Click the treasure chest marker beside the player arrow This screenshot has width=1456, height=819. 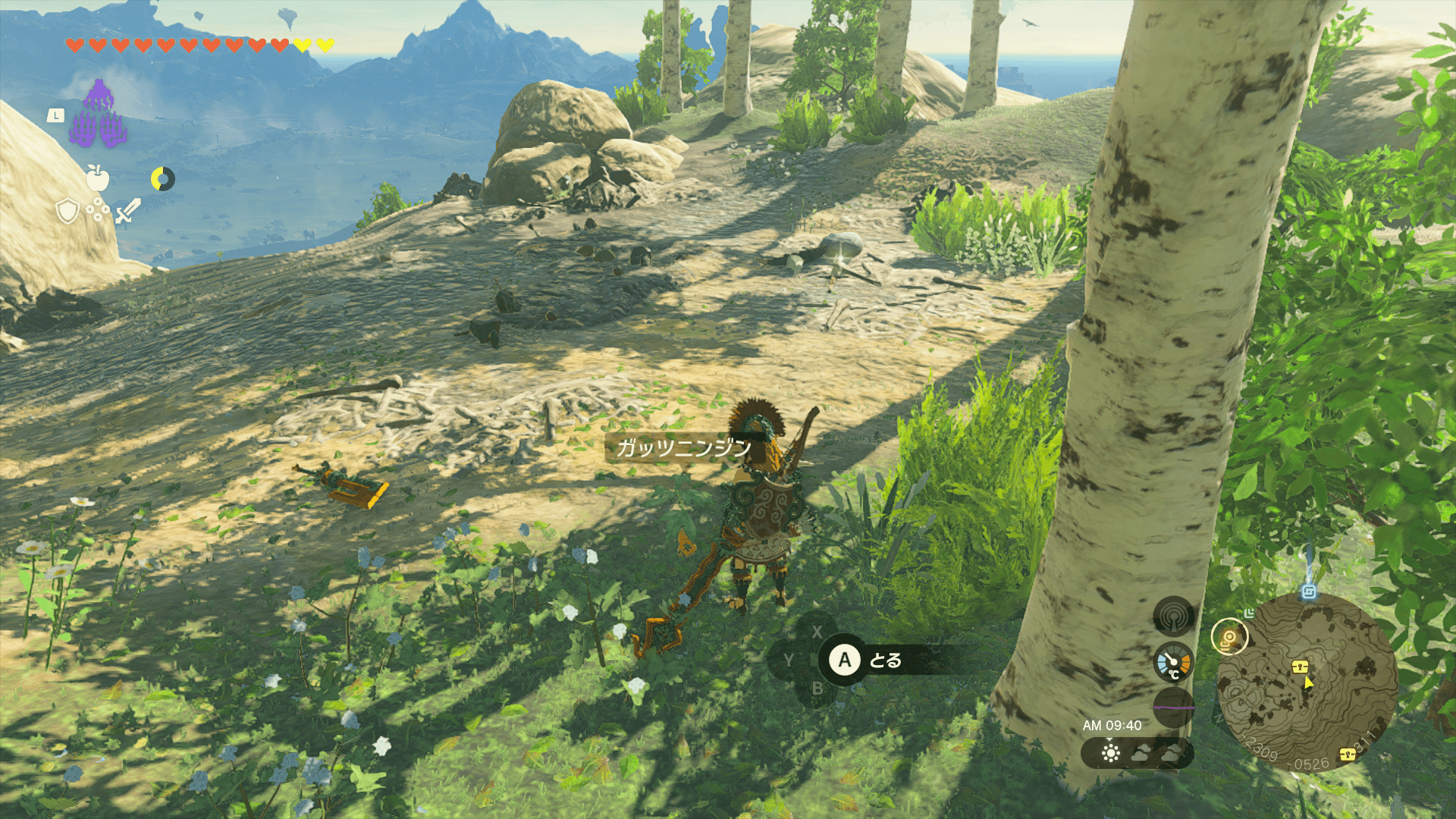coord(1301,667)
